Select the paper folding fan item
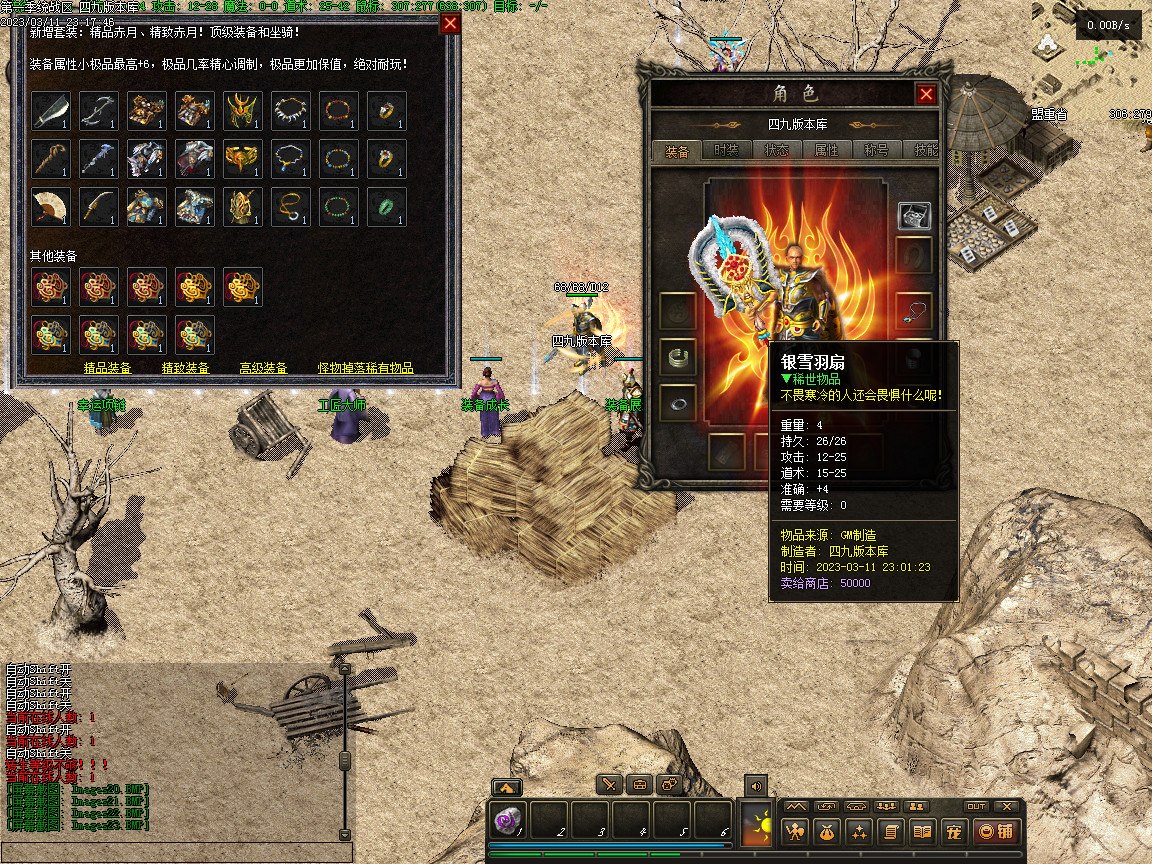 (50, 206)
